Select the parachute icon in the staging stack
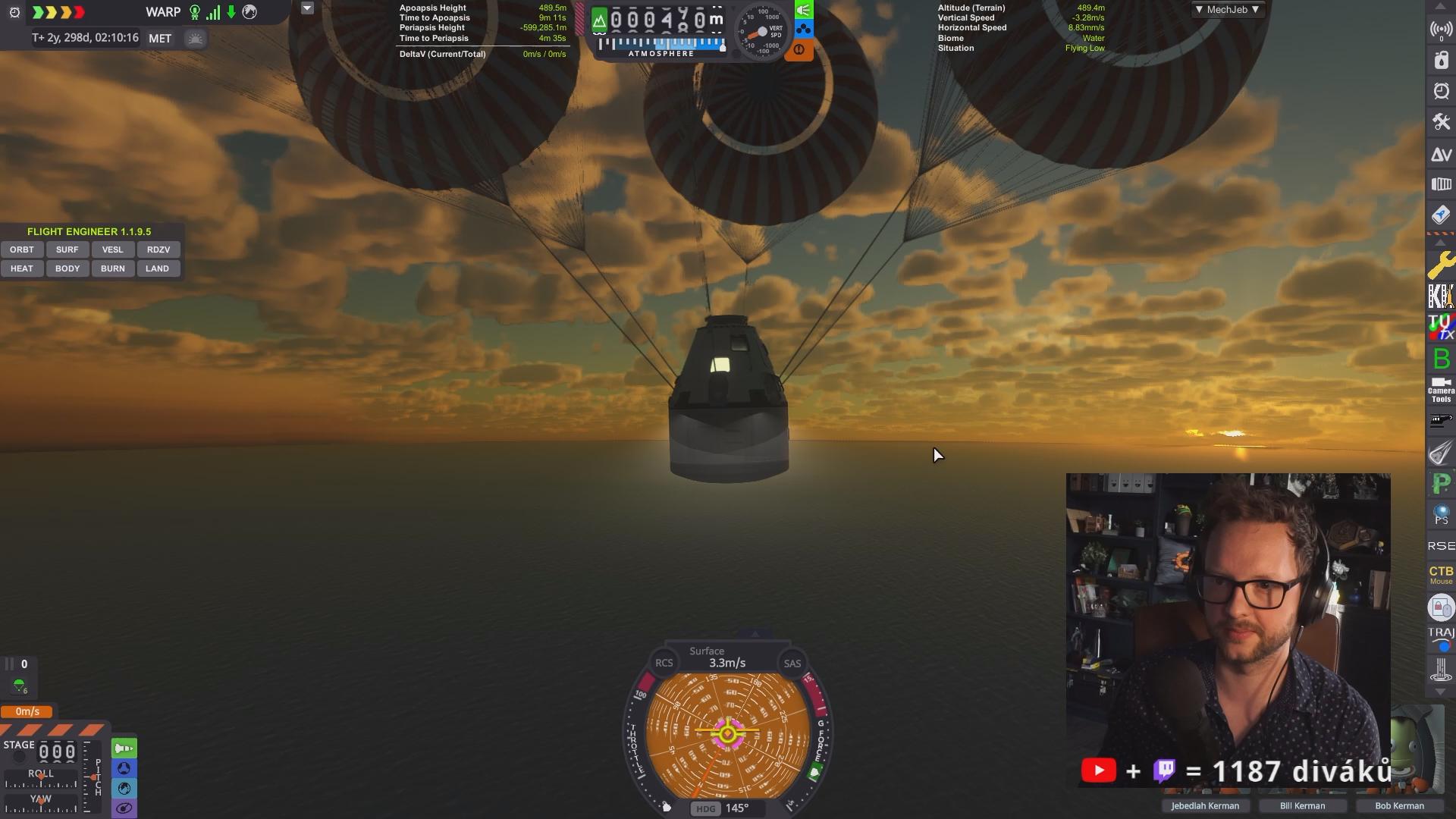This screenshot has height=819, width=1456. (19, 686)
